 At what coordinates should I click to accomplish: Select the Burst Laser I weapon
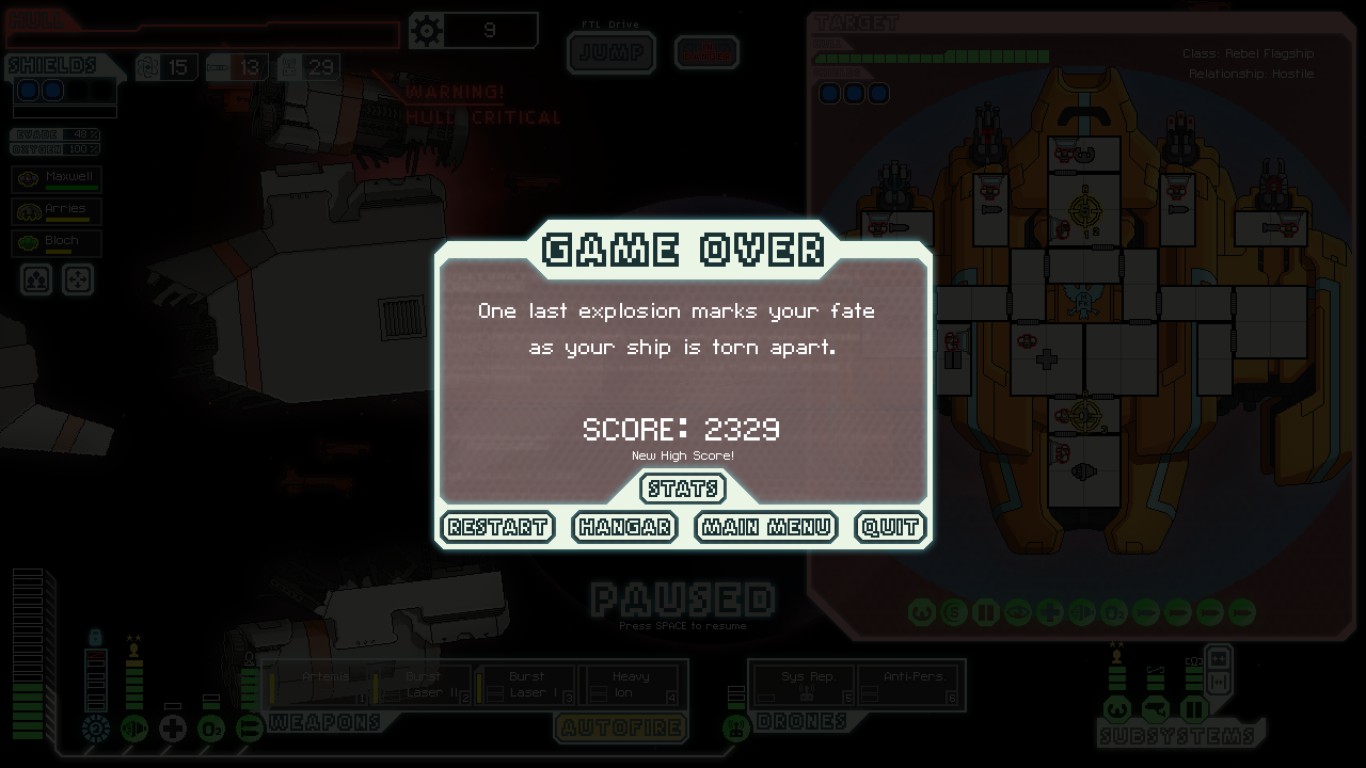point(528,685)
